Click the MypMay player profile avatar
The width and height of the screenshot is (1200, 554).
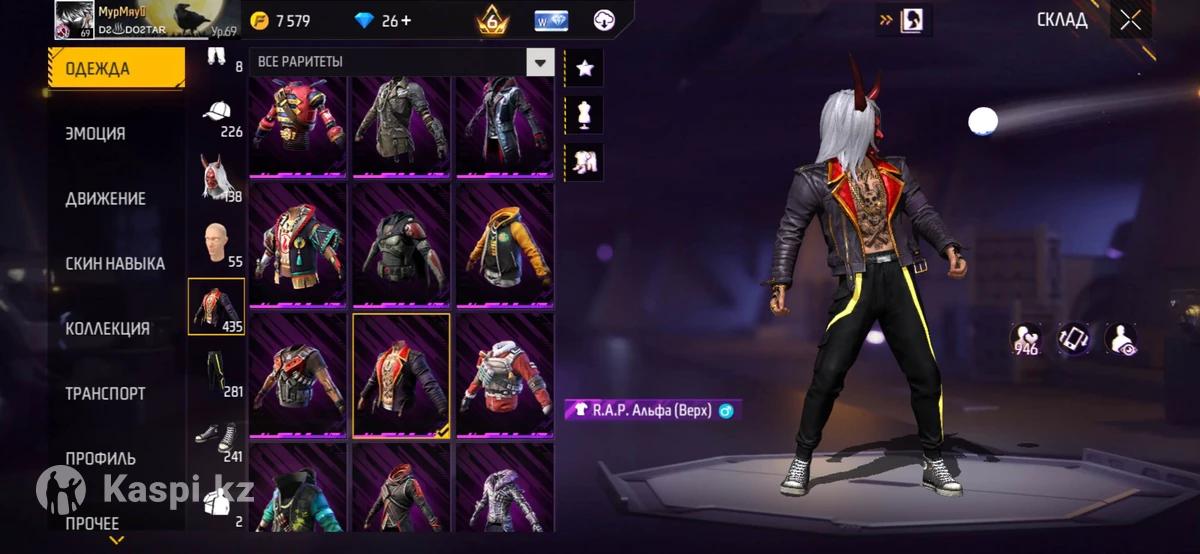point(74,19)
